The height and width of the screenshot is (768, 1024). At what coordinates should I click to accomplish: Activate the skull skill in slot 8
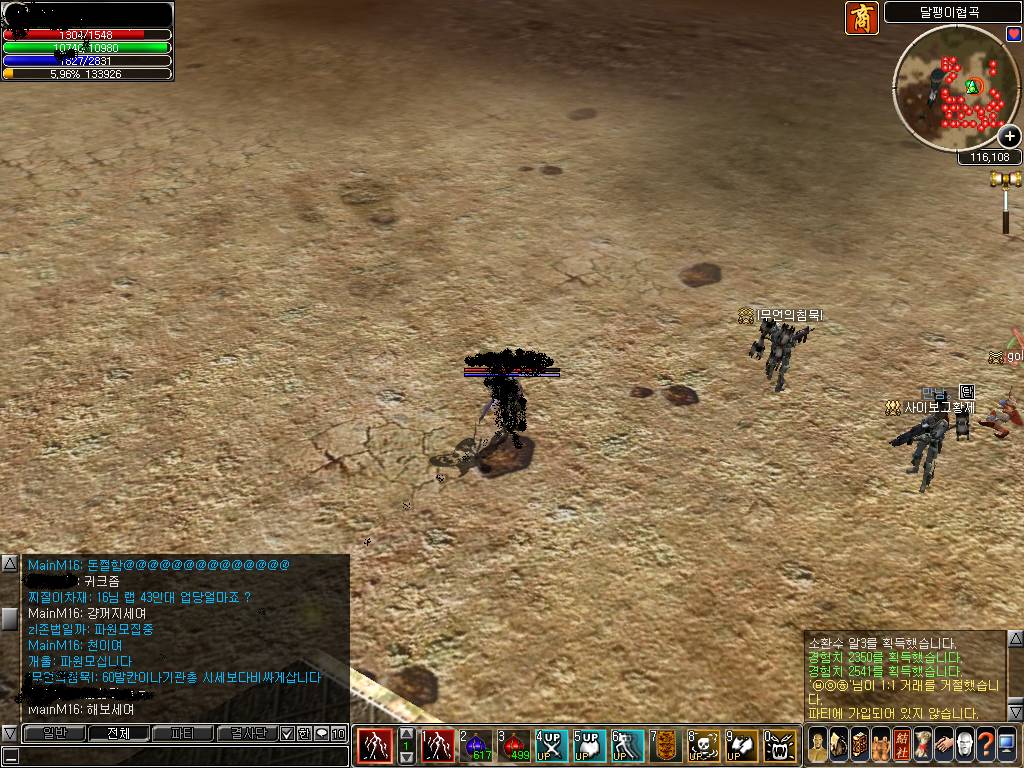point(705,746)
